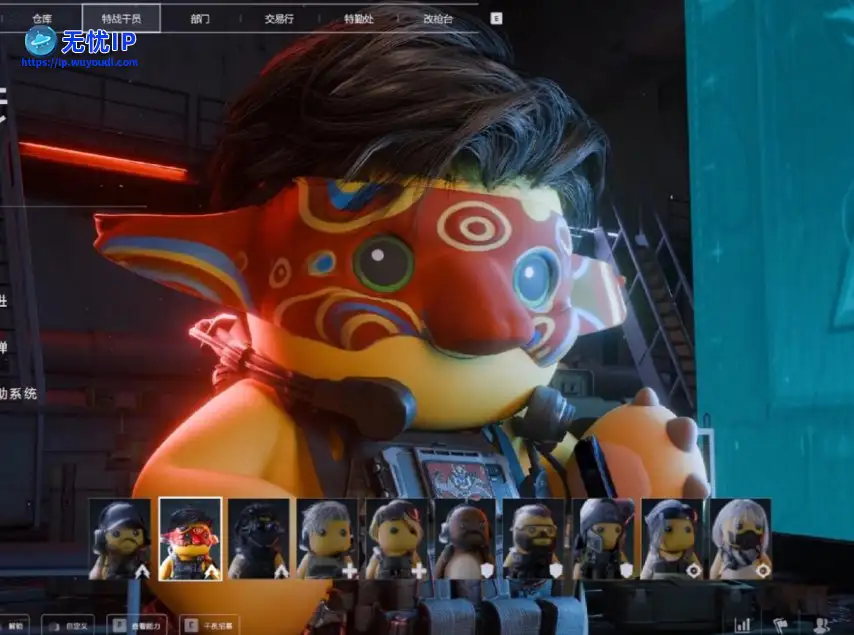
Task: Choose the bearded duck wearing glasses
Action: [535, 539]
